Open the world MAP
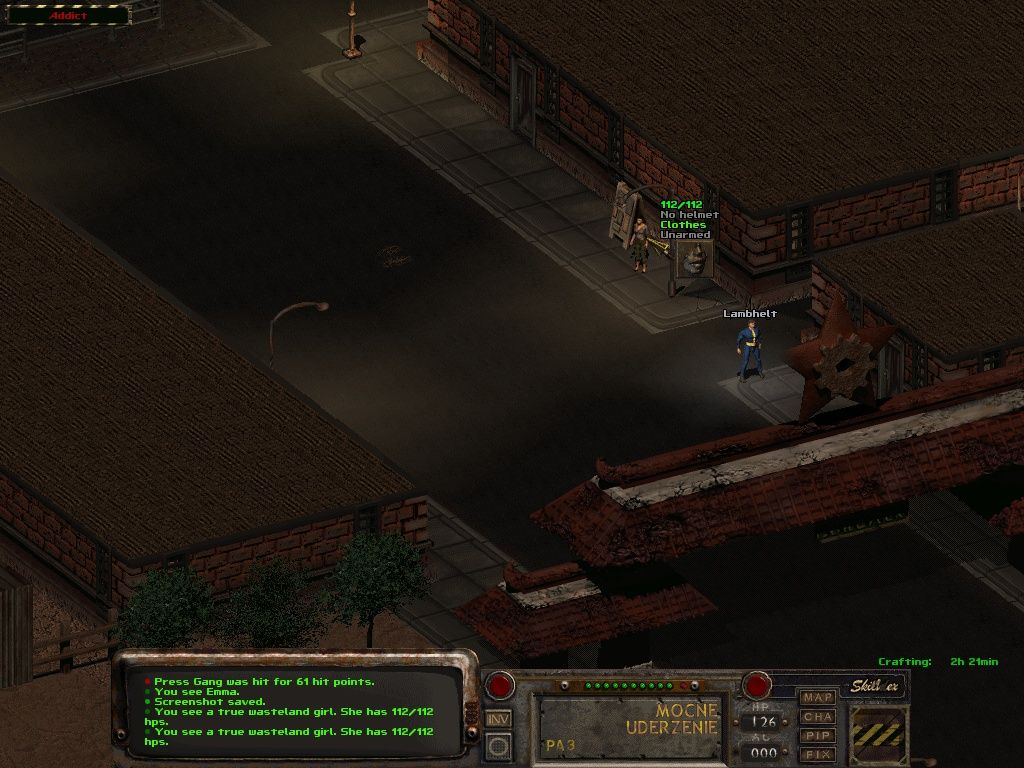Screen dimensions: 1024x768 click(818, 697)
